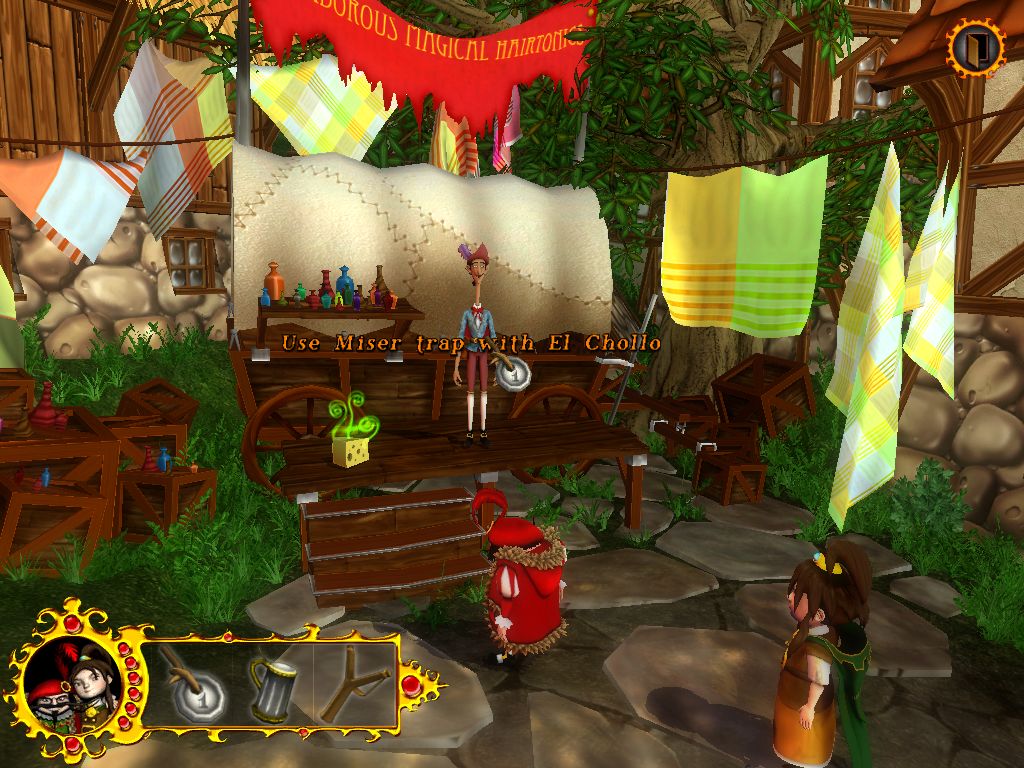Click the red gem at inventory's right end
Viewport: 1024px width, 768px height.
click(x=411, y=685)
